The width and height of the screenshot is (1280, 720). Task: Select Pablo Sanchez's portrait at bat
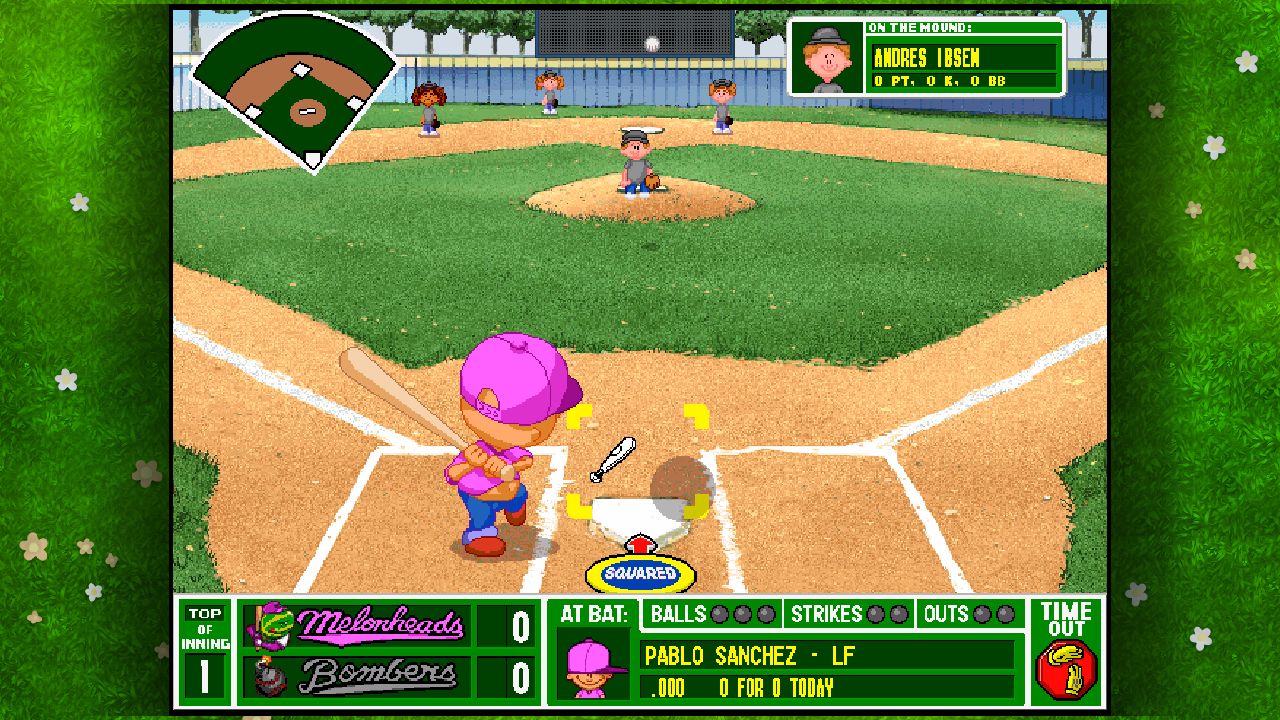click(588, 664)
